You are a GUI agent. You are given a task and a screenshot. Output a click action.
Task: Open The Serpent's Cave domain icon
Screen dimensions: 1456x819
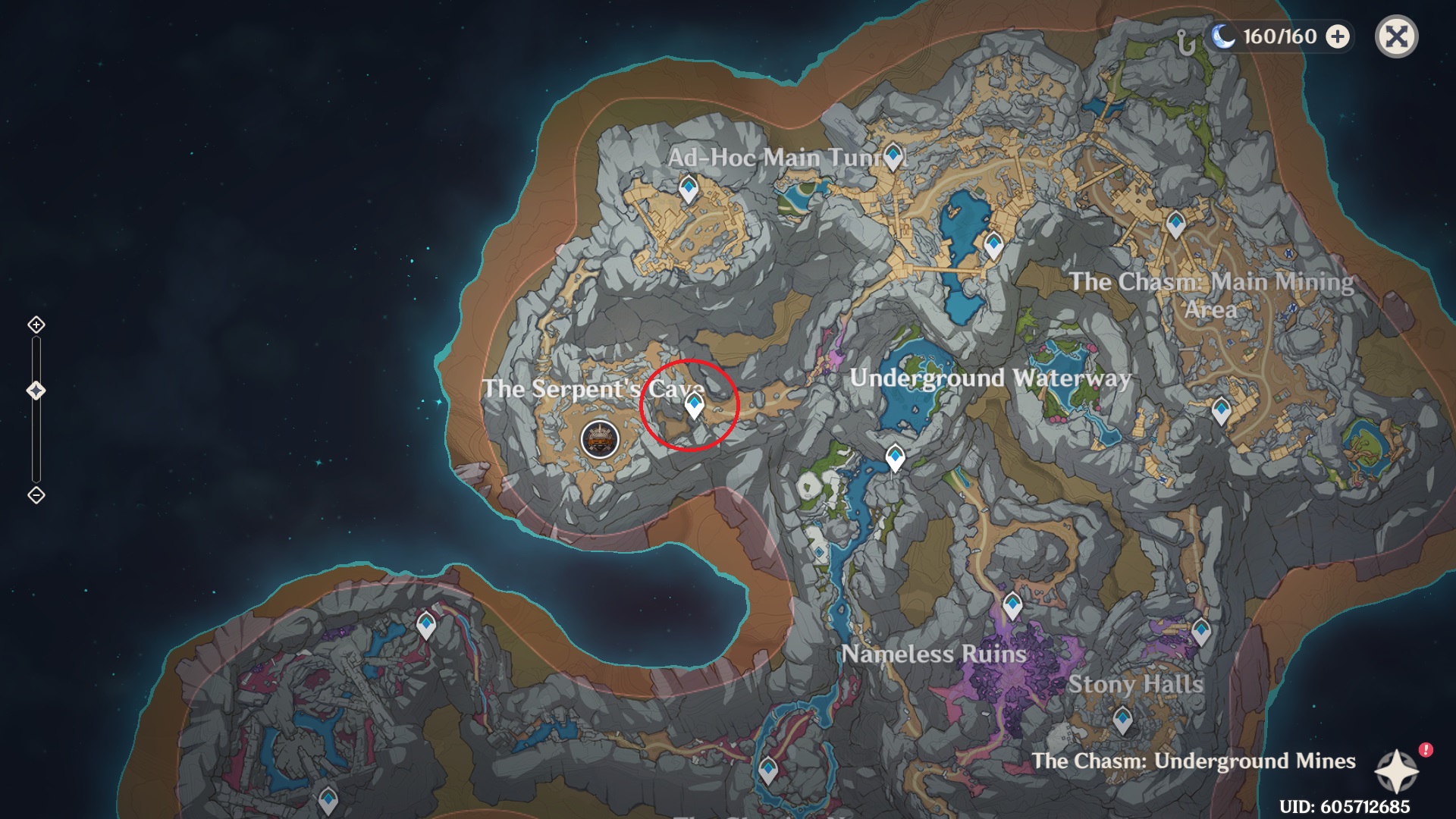click(x=599, y=438)
